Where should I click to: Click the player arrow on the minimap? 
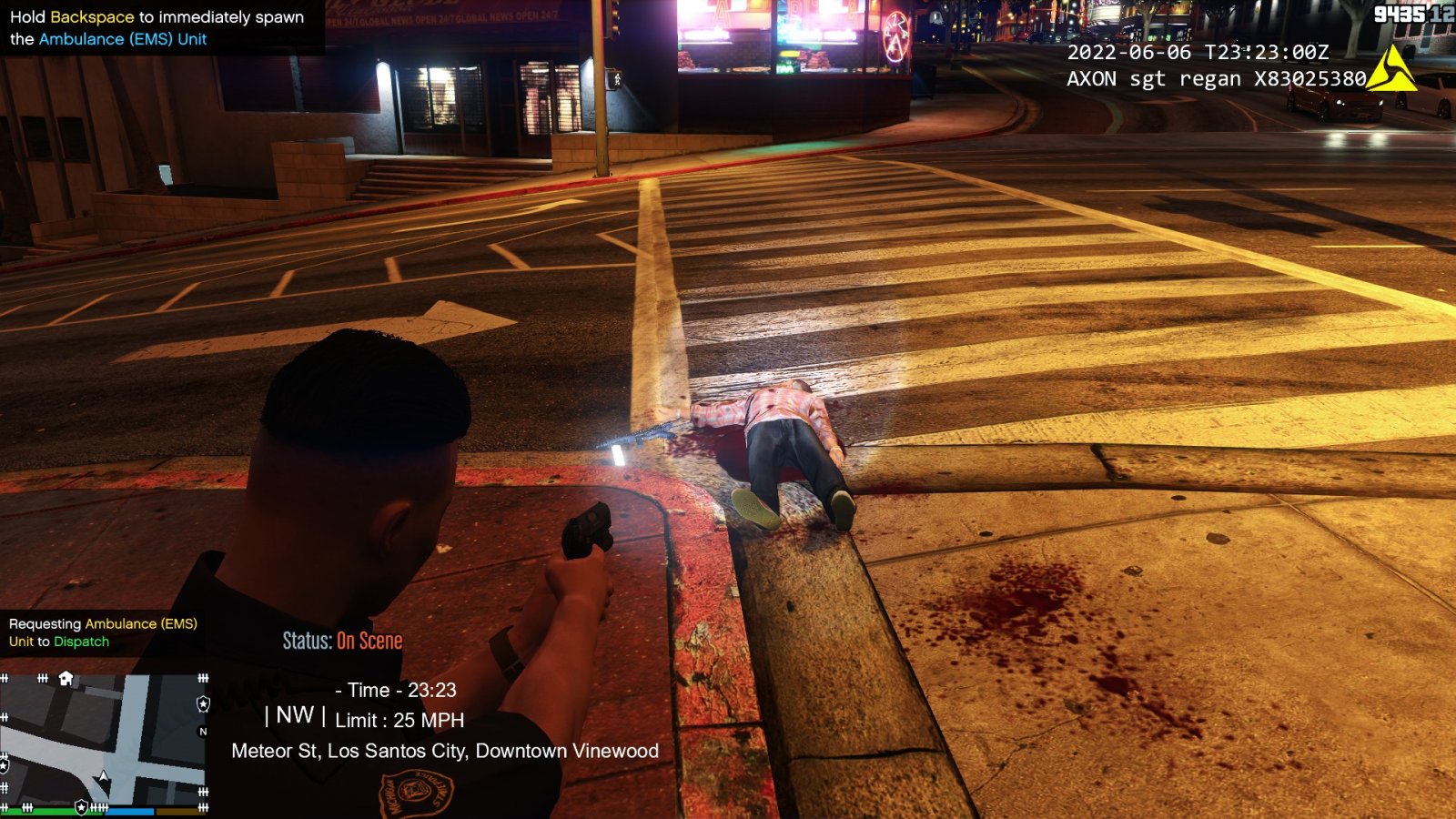click(104, 776)
